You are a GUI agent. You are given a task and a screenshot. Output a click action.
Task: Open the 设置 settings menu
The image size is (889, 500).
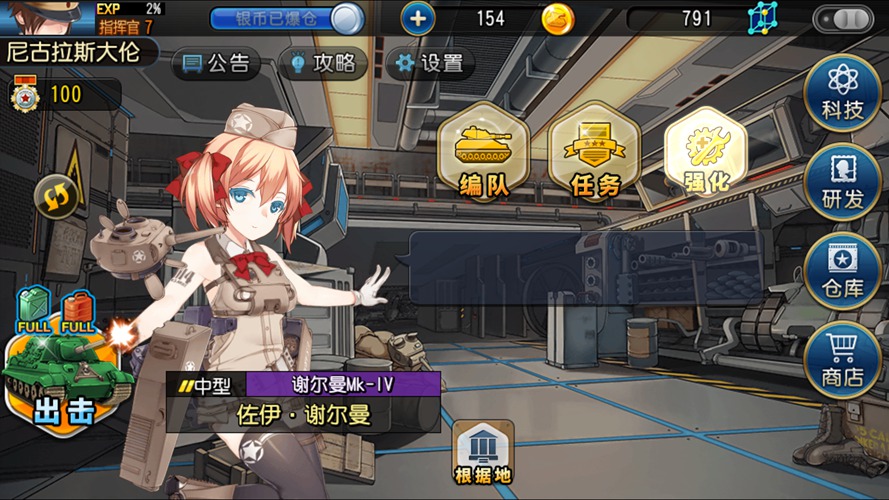click(430, 64)
